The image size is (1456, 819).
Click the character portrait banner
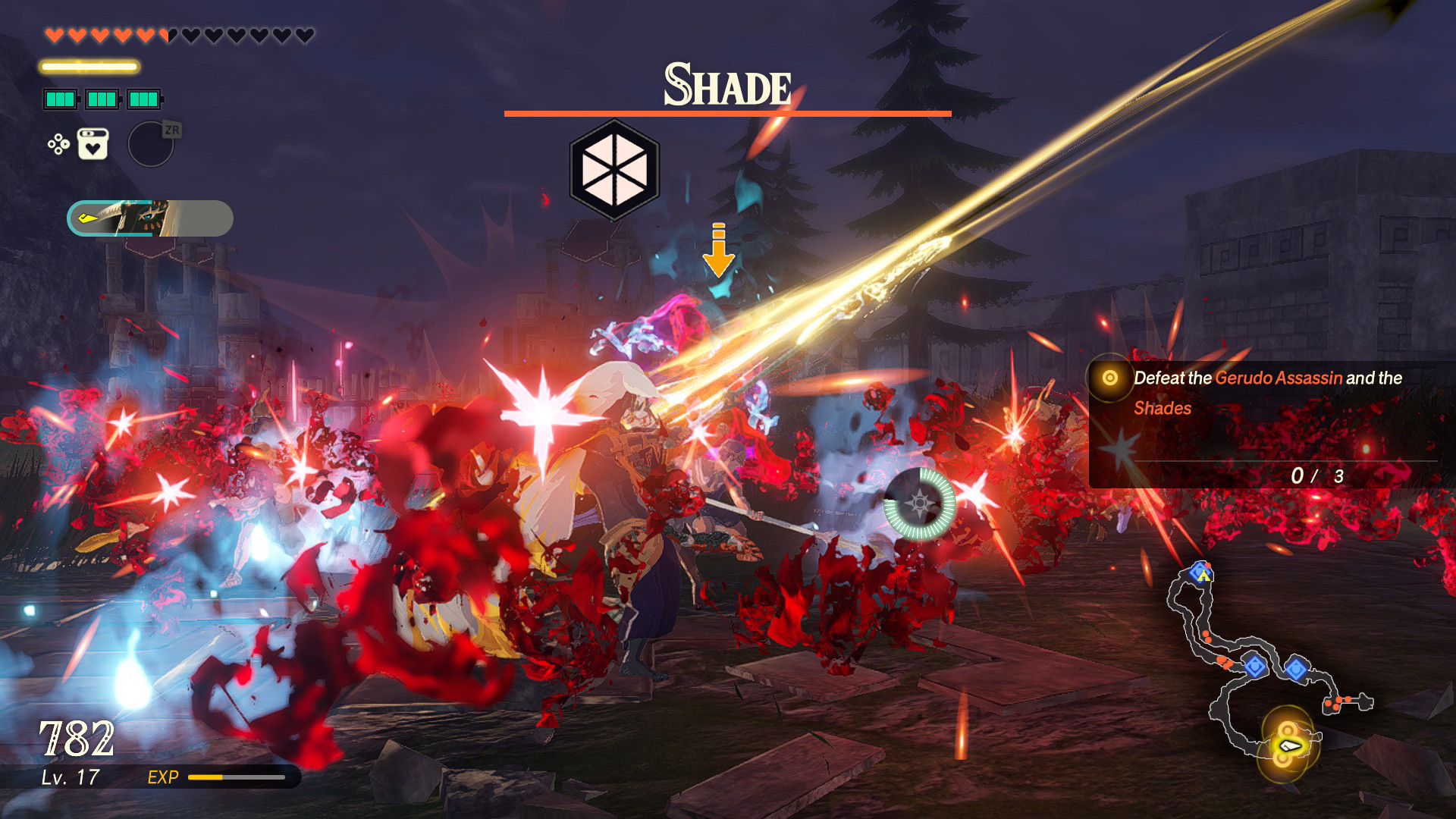point(150,218)
